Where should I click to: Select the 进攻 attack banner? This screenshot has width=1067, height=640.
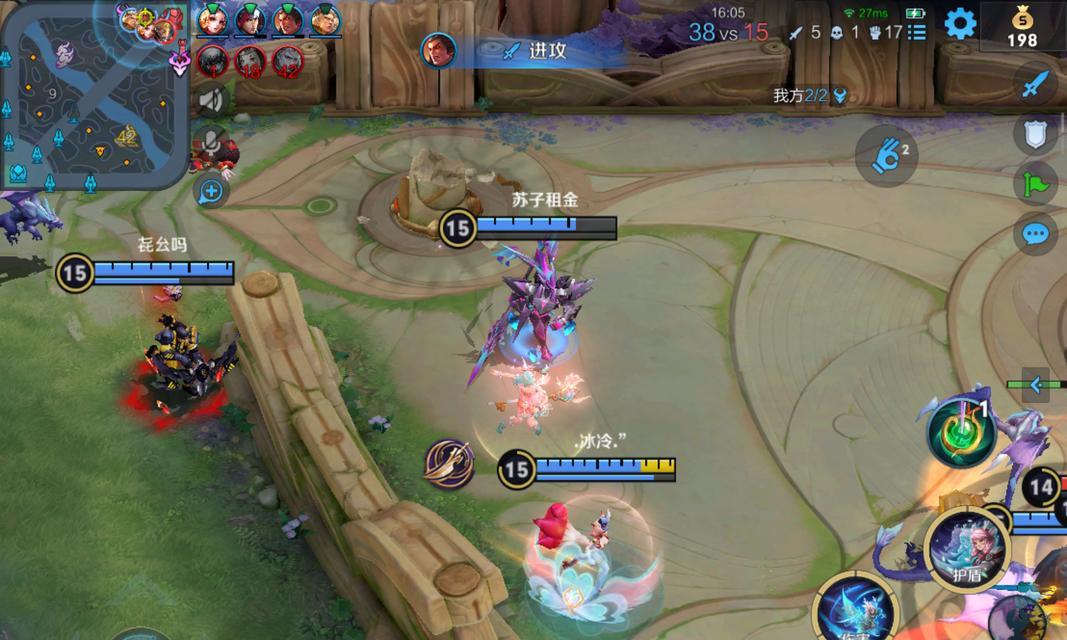[x=530, y=50]
